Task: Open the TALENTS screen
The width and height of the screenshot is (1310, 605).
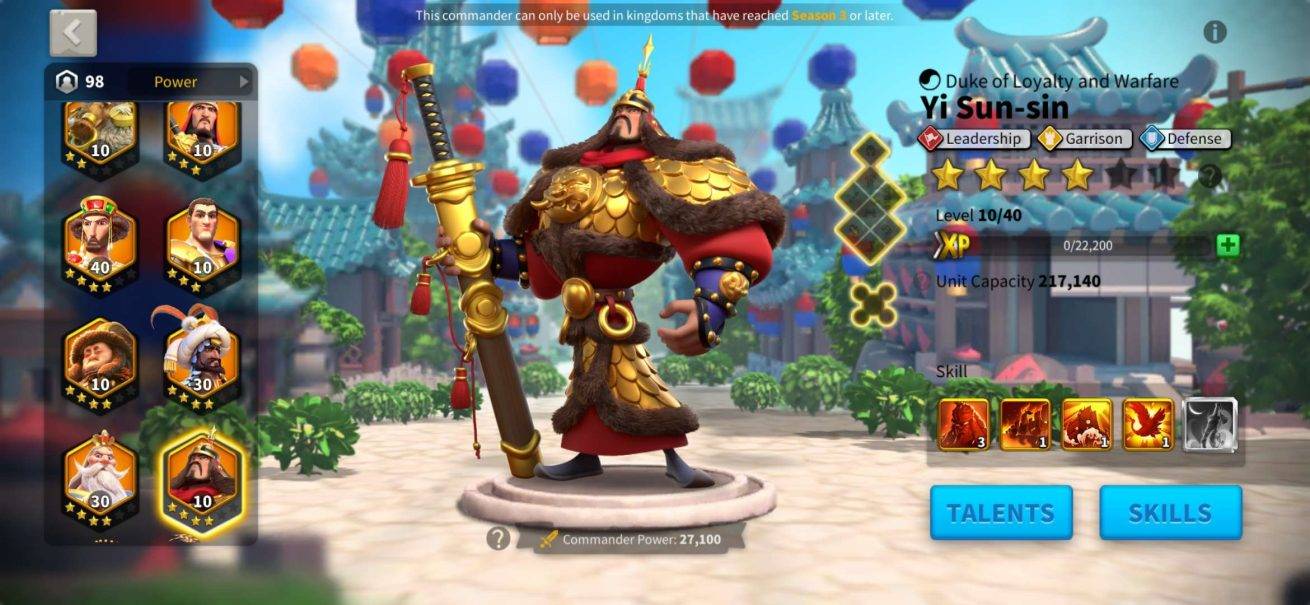Action: pos(1000,513)
